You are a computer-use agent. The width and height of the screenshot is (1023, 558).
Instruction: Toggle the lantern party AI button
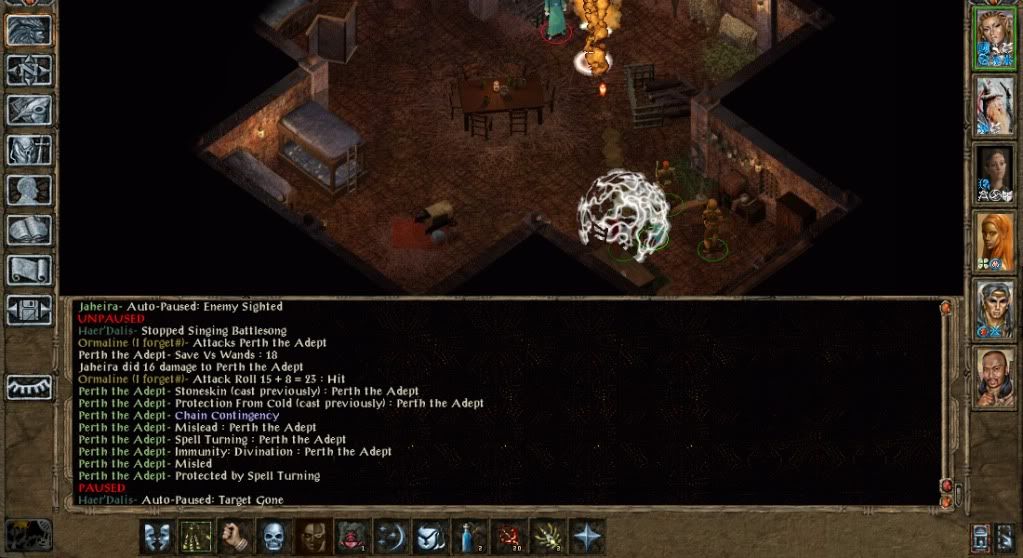tap(982, 536)
